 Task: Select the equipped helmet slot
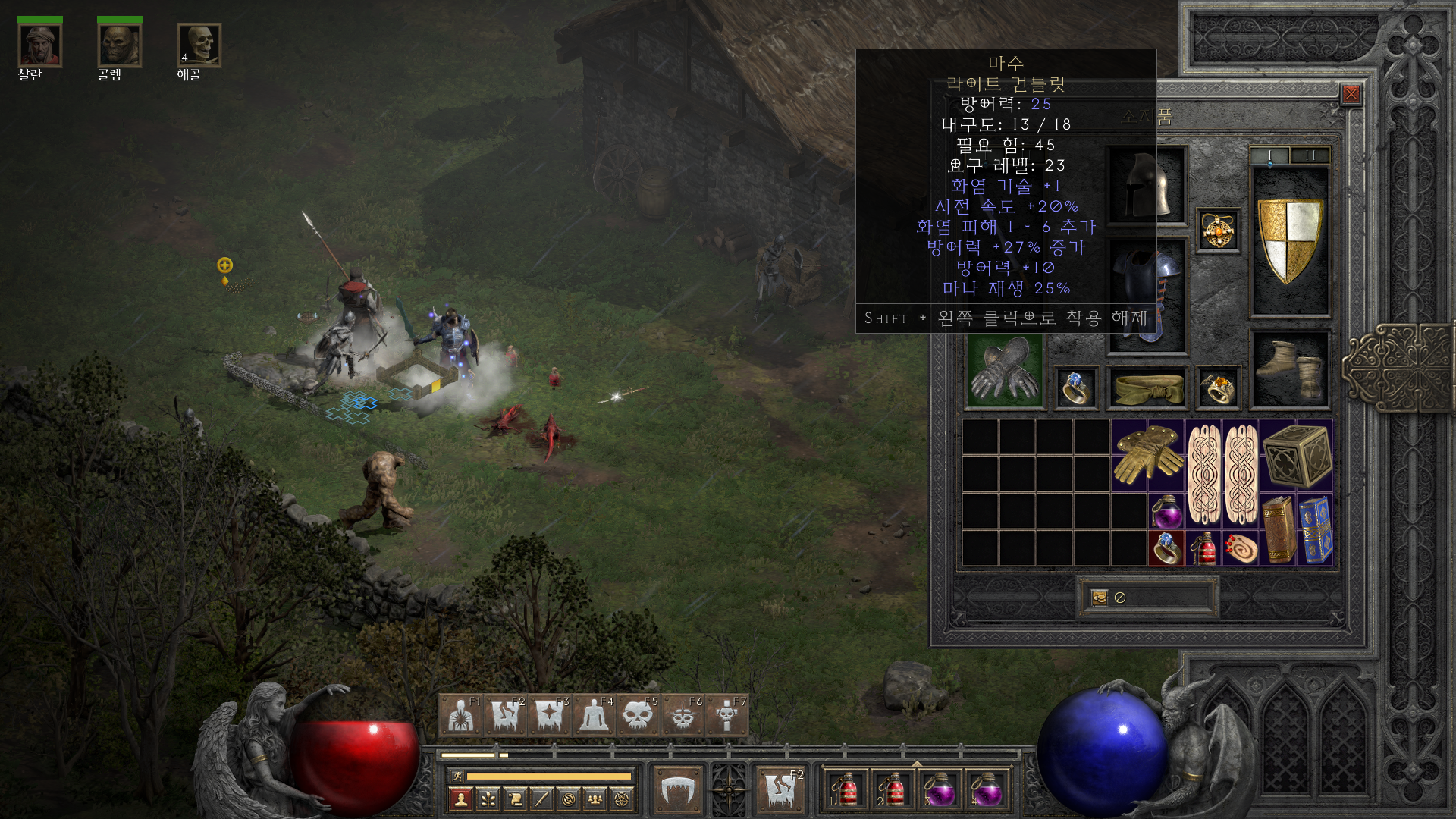(x=1147, y=185)
